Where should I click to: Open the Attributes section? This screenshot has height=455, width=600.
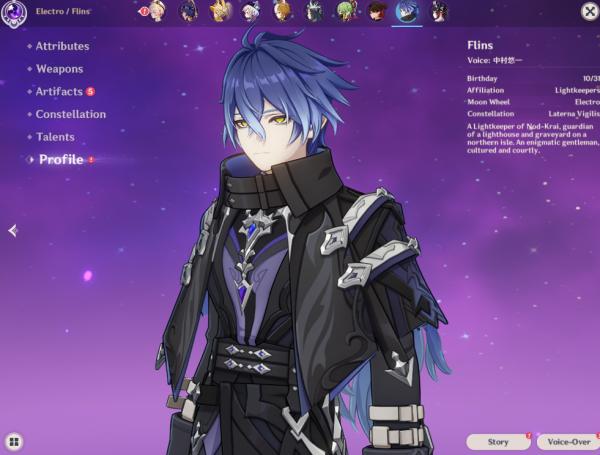[x=62, y=46]
